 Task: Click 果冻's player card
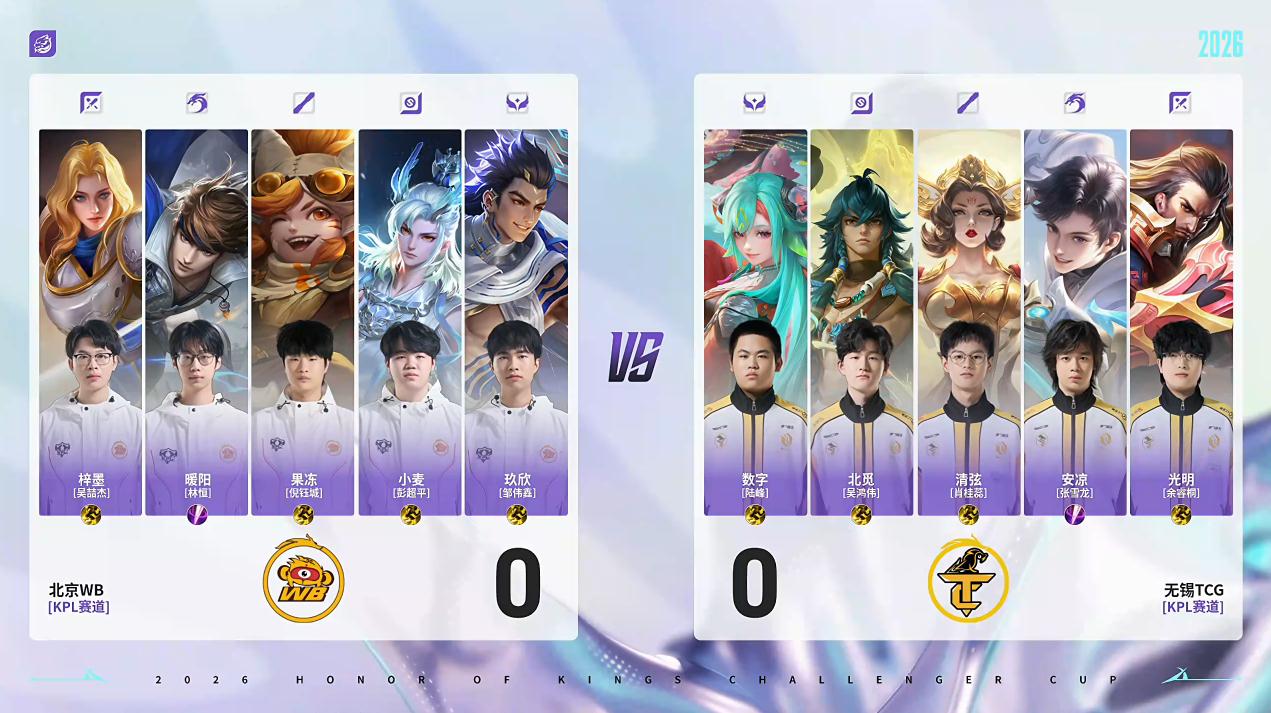(303, 322)
